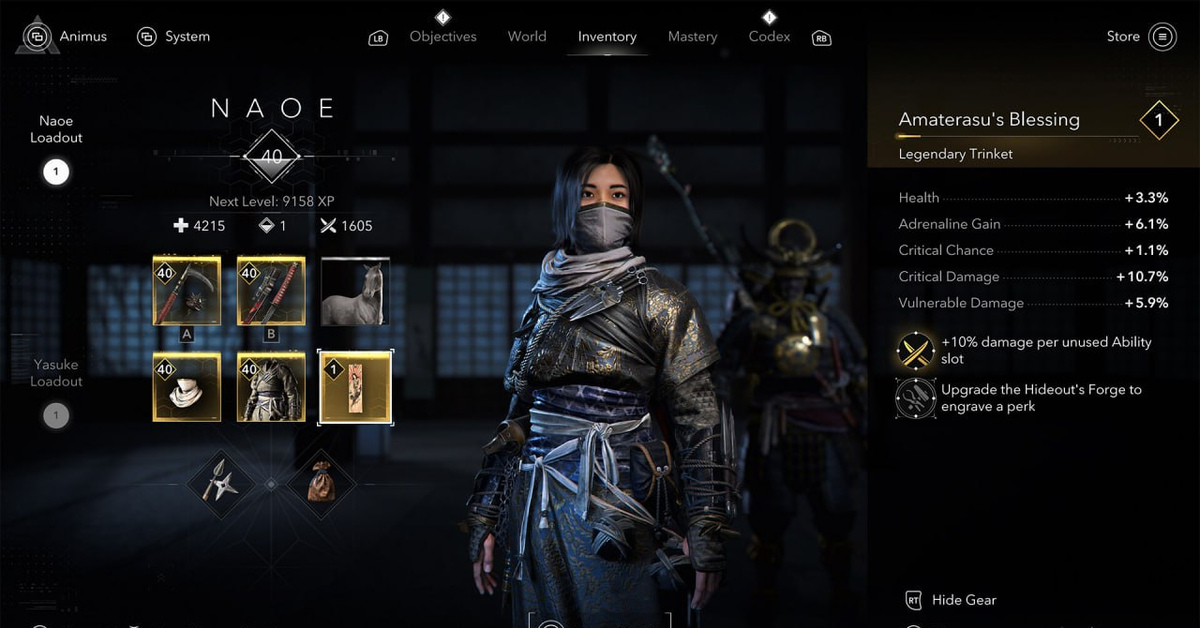Open the Animus menu

pyautogui.click(x=66, y=37)
